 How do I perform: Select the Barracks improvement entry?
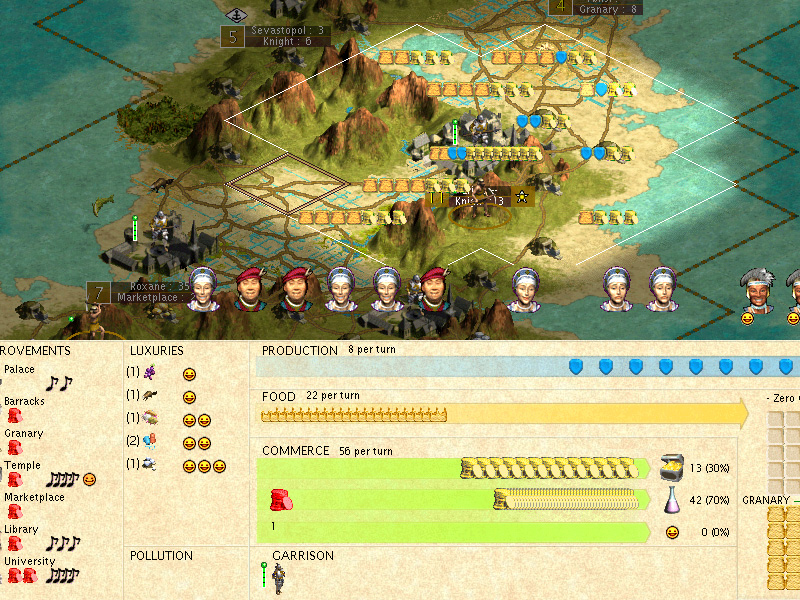click(x=24, y=402)
